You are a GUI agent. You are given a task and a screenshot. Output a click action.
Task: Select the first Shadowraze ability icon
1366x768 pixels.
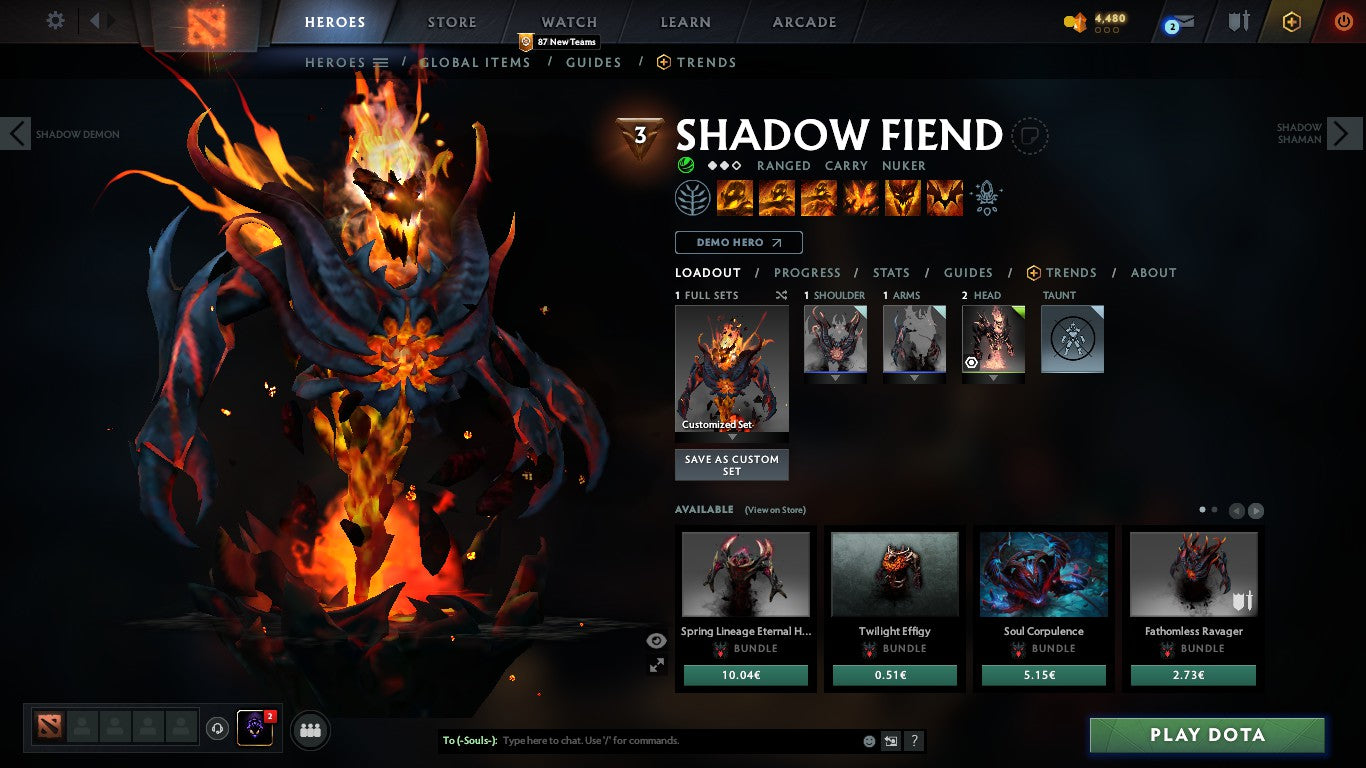(x=735, y=197)
